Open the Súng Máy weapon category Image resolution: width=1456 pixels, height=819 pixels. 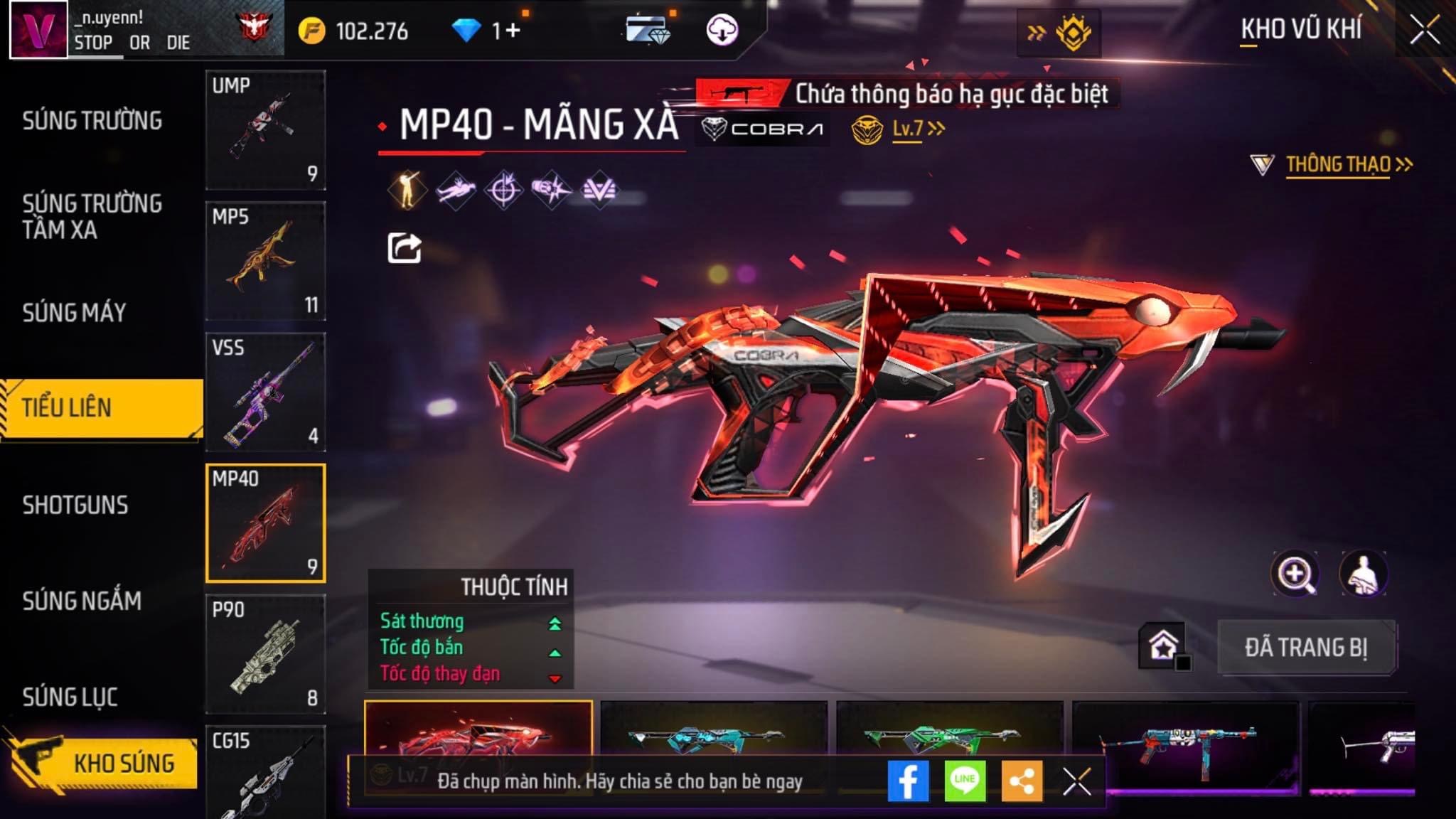point(74,313)
